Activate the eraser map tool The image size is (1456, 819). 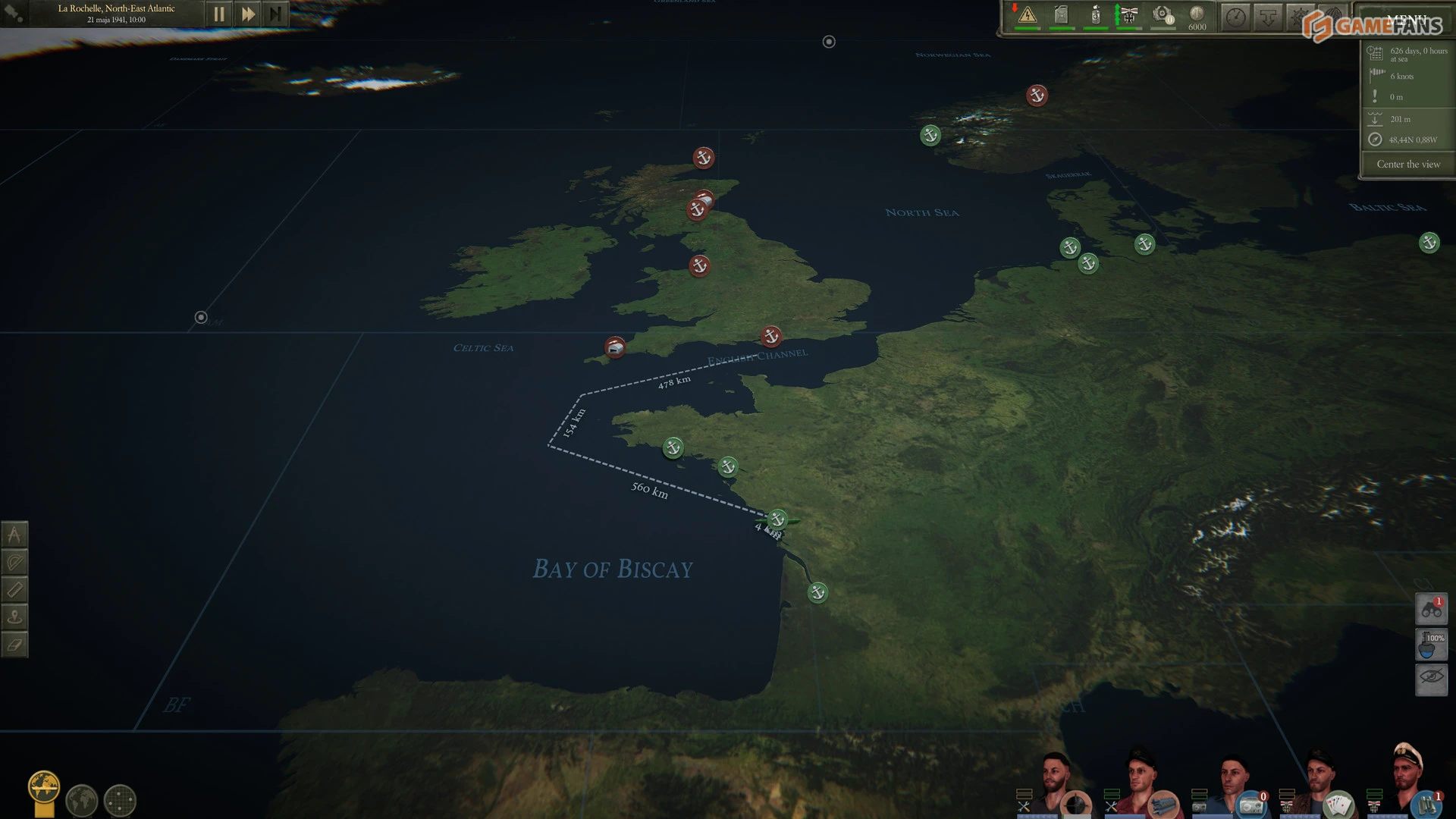tap(14, 645)
